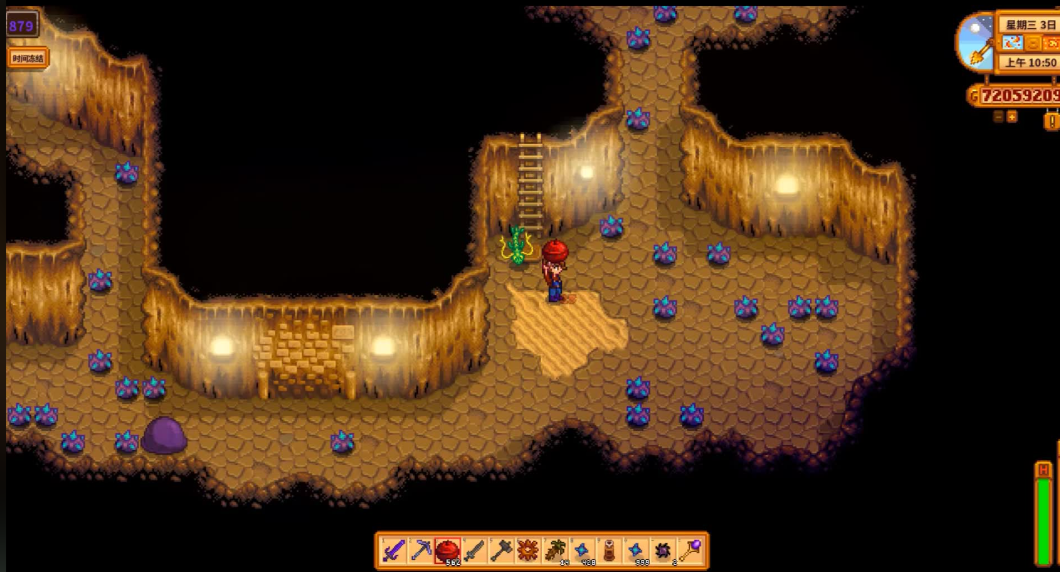Select the dark spiky purple item slot

[663, 551]
